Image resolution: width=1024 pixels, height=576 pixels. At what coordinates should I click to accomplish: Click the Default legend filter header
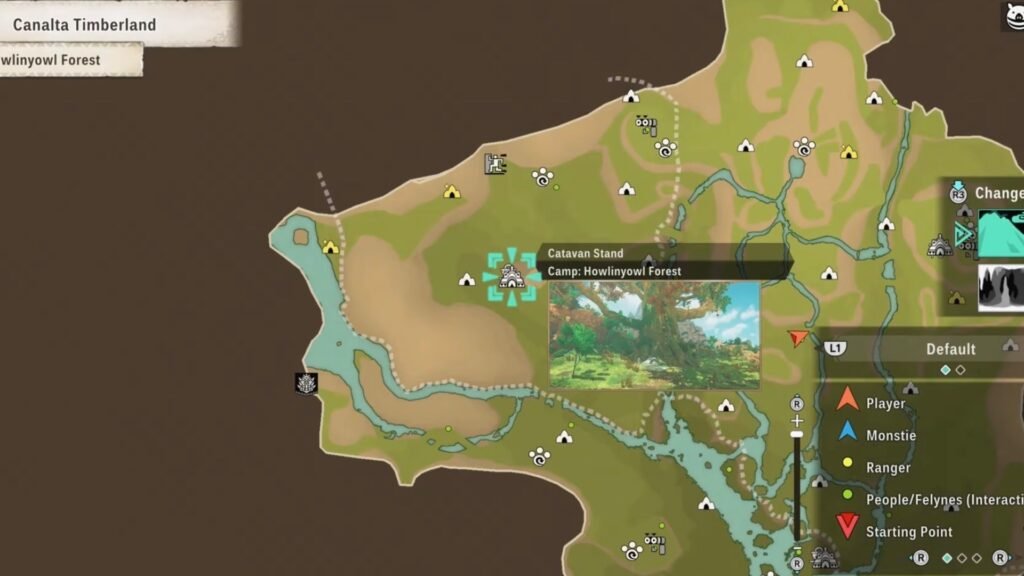click(949, 349)
